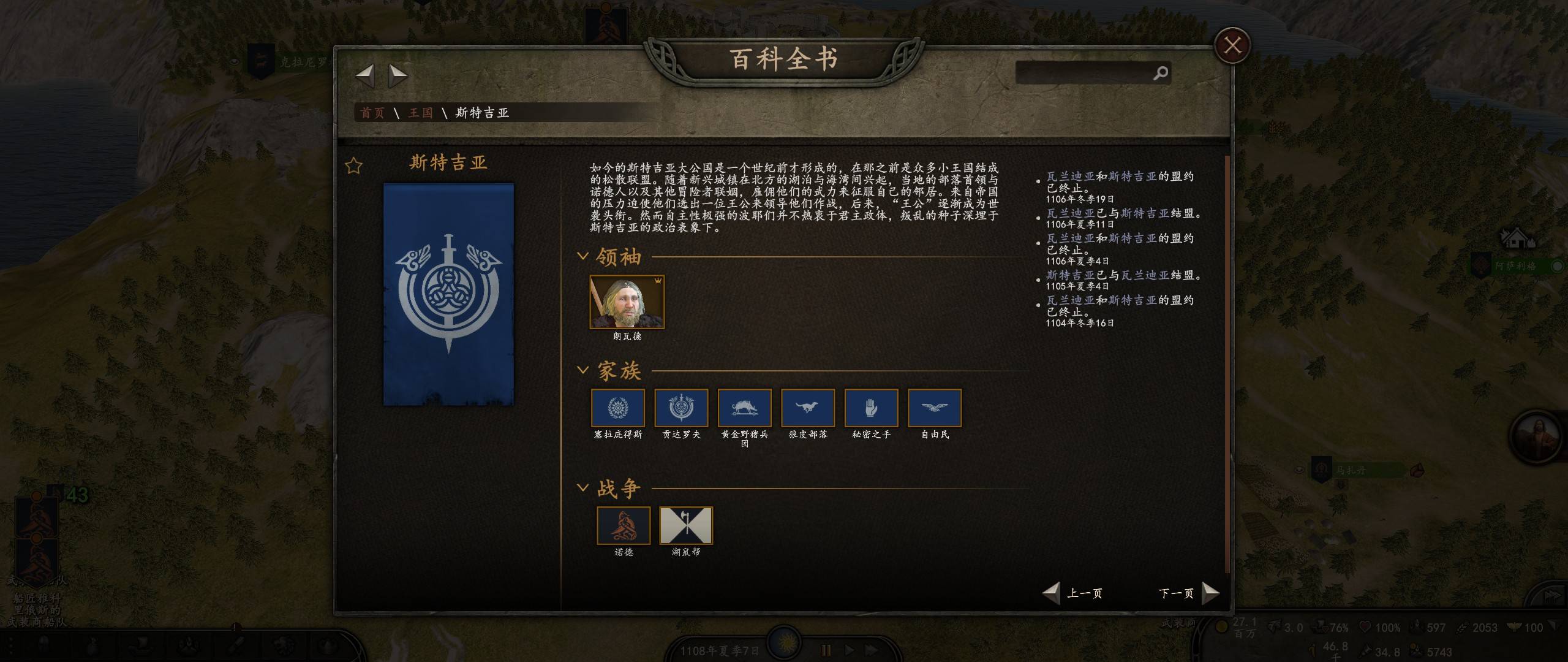1568x662 pixels.
Task: Select the 黄金野猪兵团 clan banner
Action: coord(744,408)
